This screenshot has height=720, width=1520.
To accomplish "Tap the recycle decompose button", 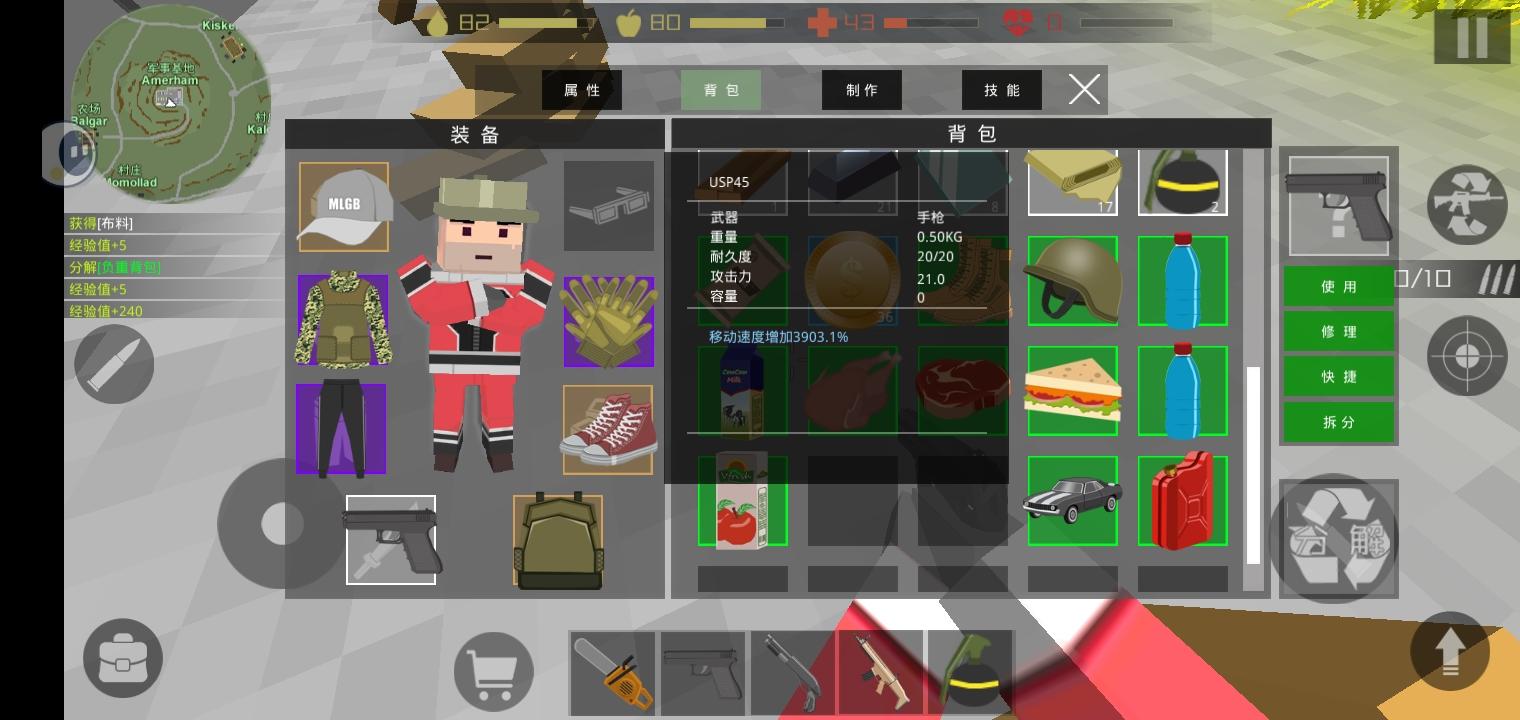I will [1338, 539].
